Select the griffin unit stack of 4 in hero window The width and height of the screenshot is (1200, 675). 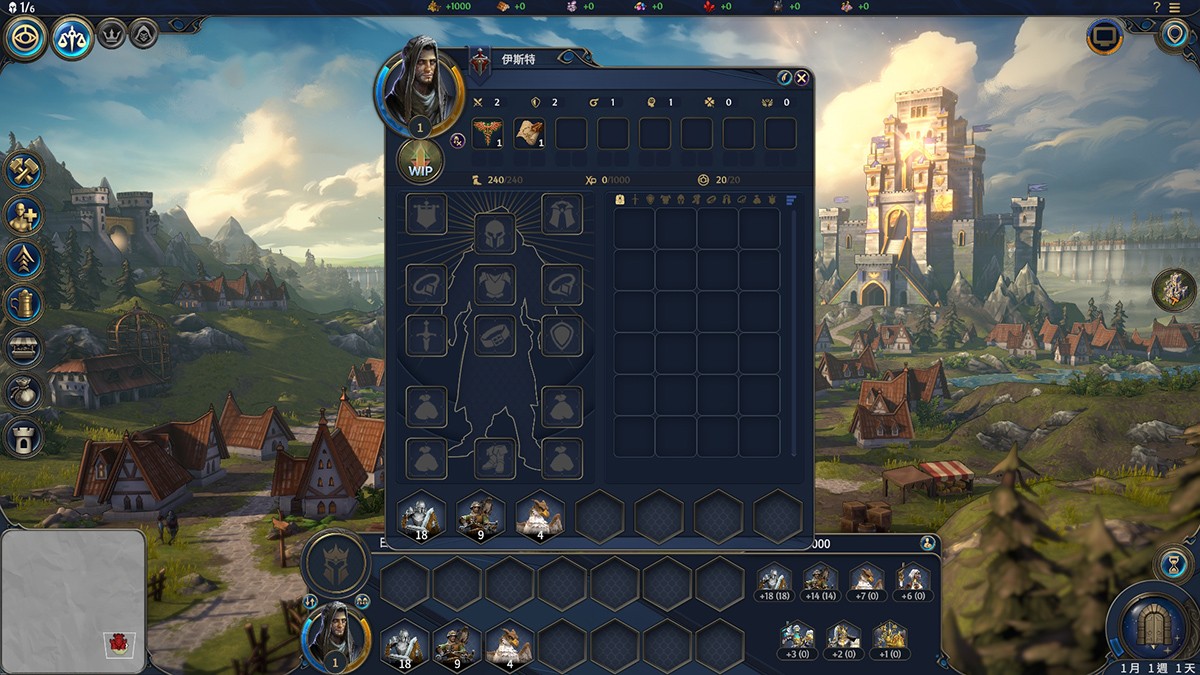(539, 517)
